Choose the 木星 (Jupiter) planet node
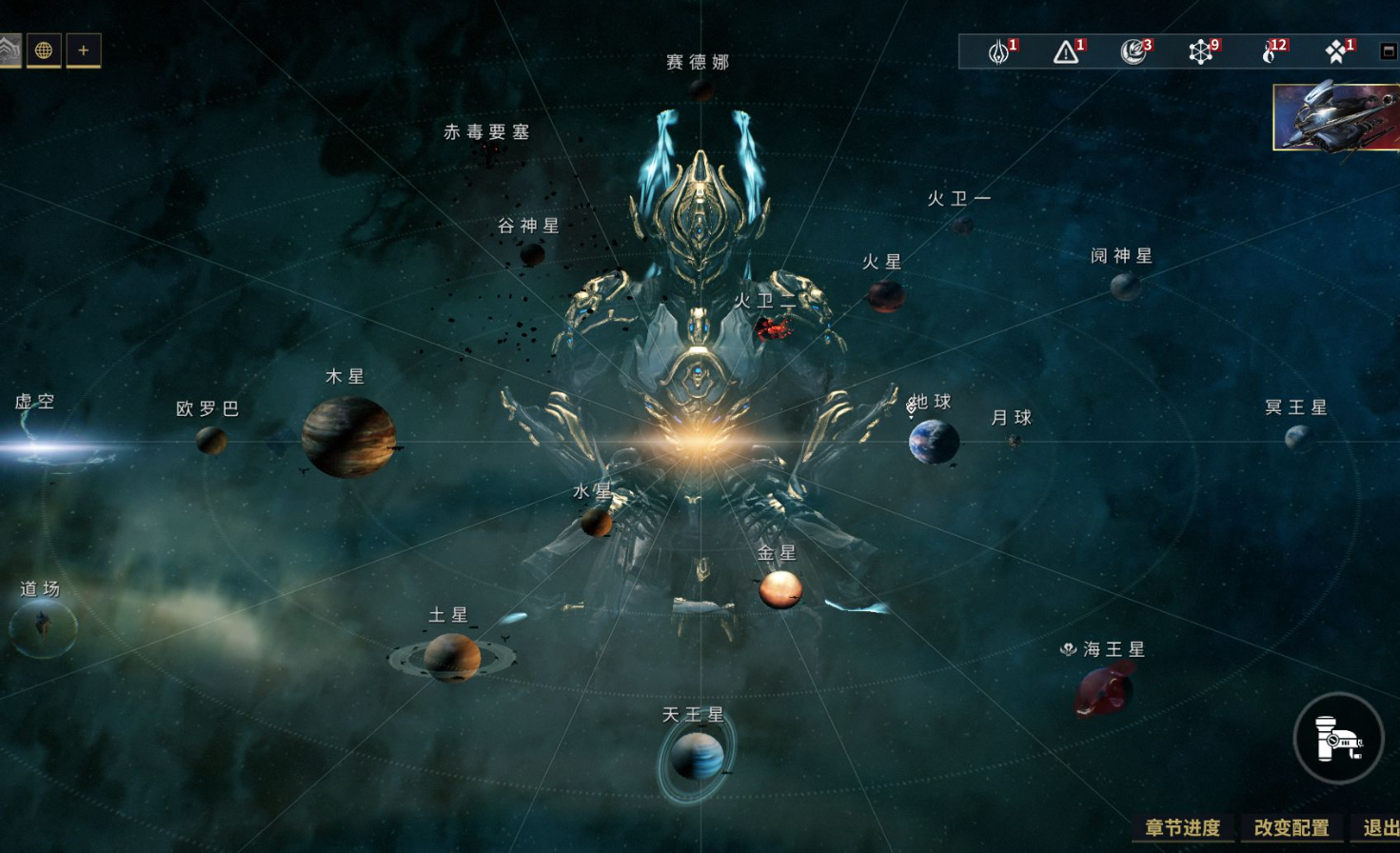The height and width of the screenshot is (853, 1400). point(348,437)
